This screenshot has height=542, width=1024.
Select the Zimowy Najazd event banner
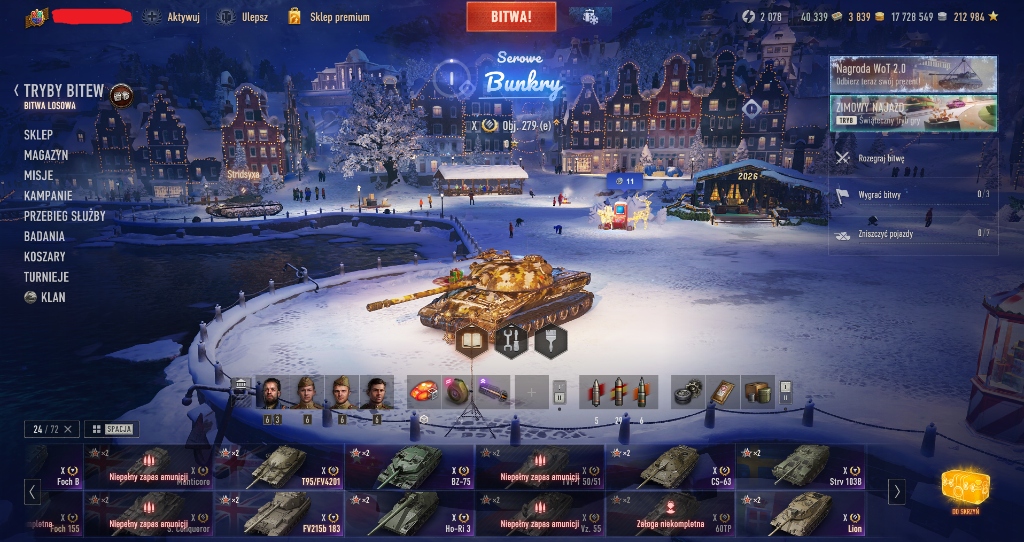pyautogui.click(x=912, y=112)
